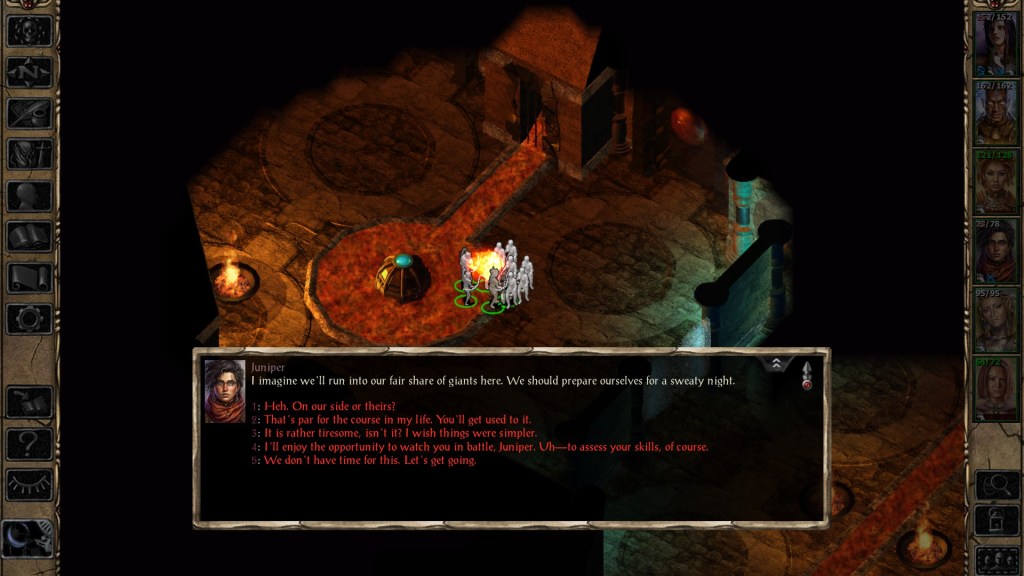1024x576 pixels.
Task: Click the magnifying glass button
Action: (995, 485)
